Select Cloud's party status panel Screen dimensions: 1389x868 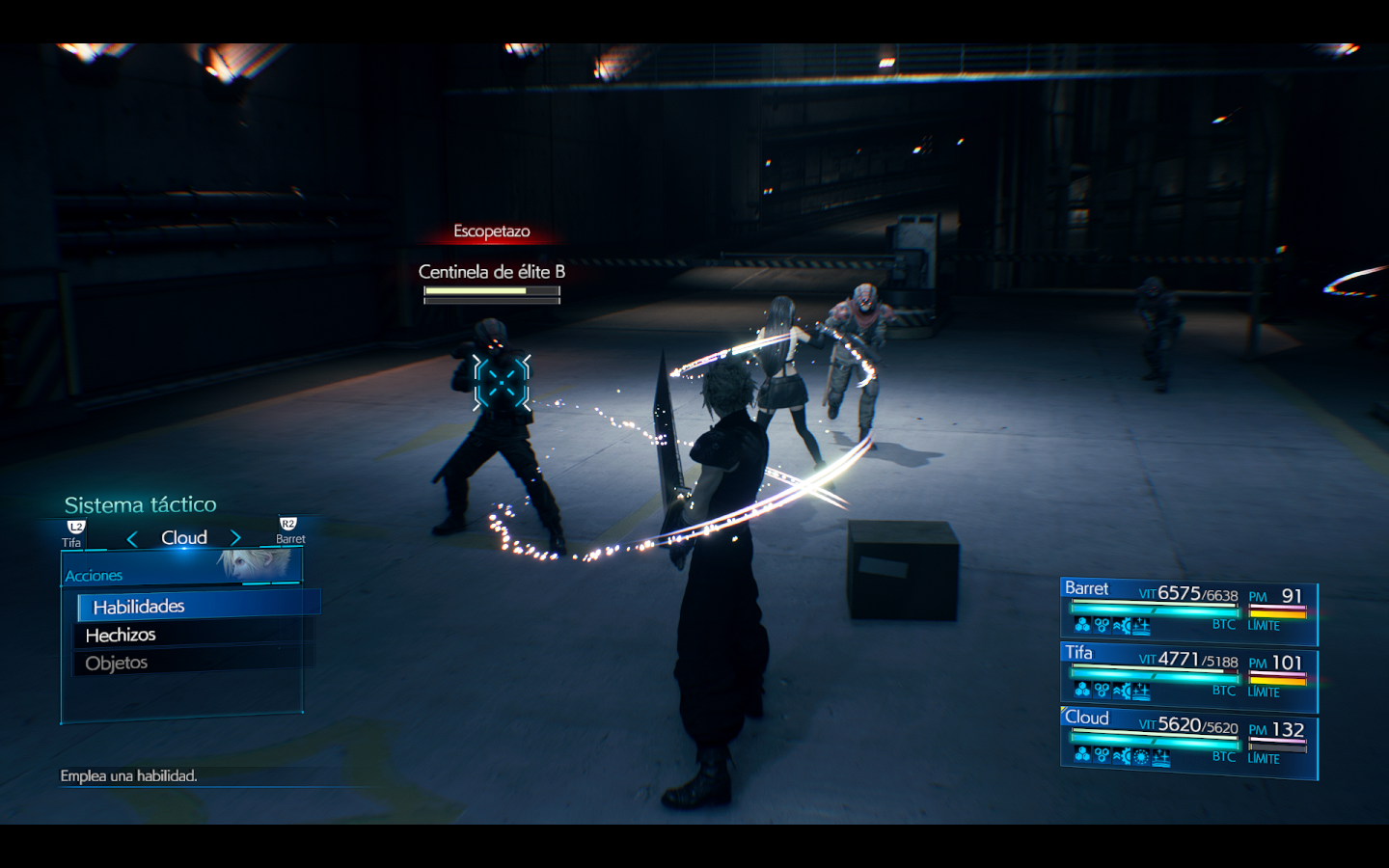pos(1187,742)
